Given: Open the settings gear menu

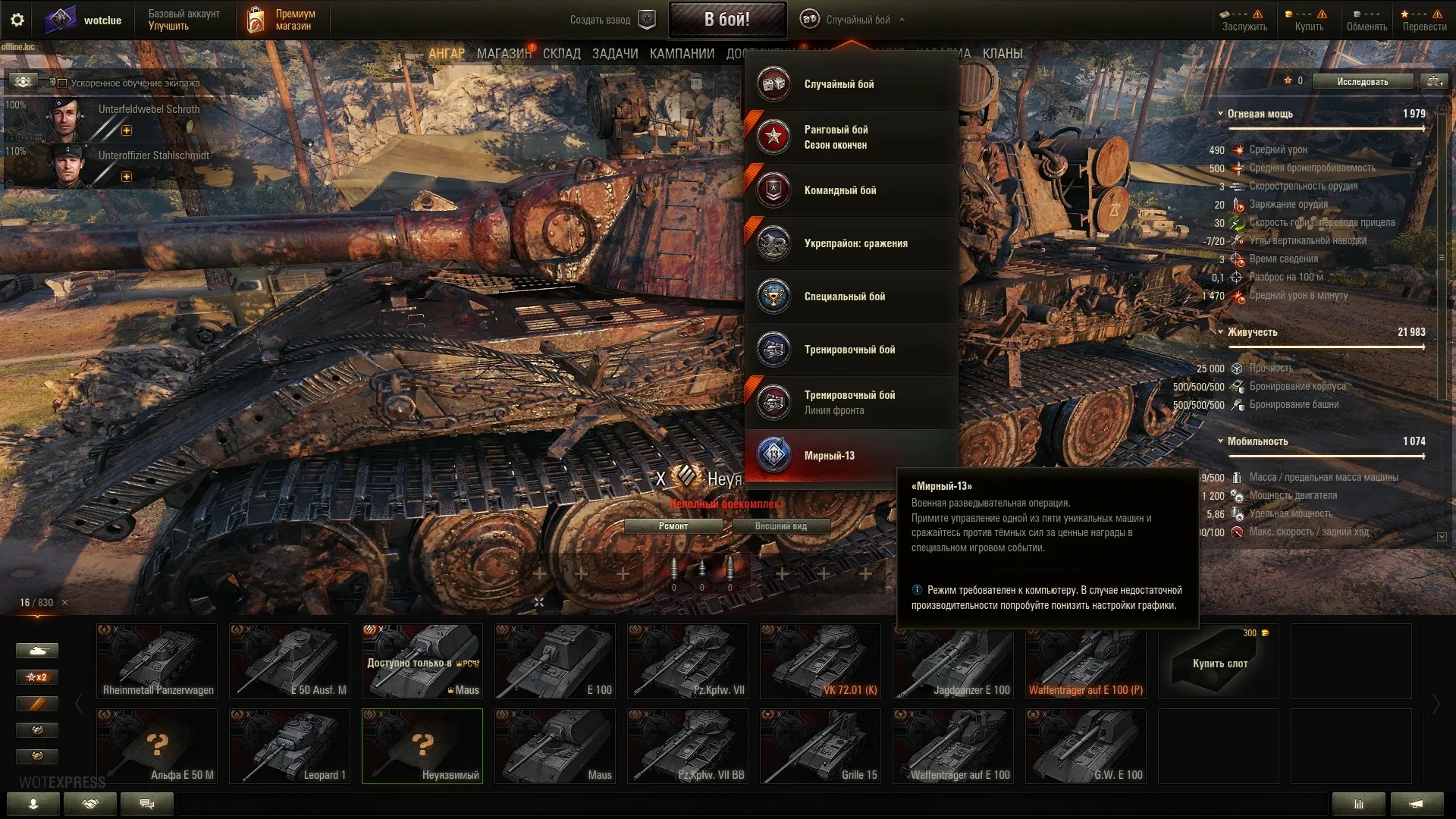Looking at the screenshot, I should (x=17, y=20).
